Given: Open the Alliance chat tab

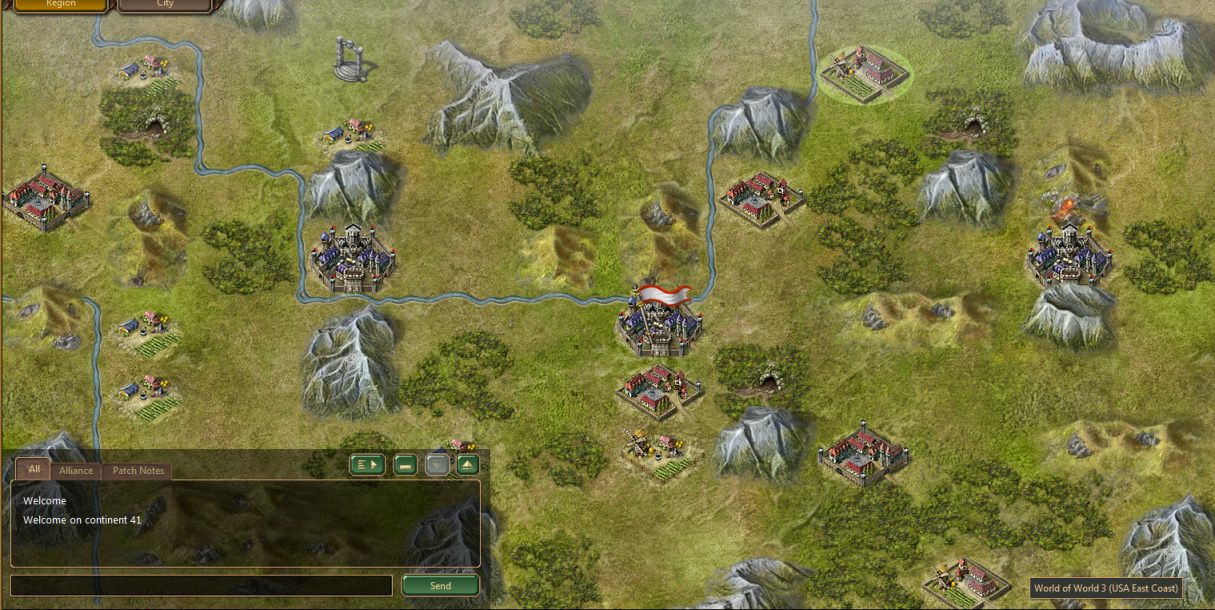Looking at the screenshot, I should click(76, 471).
